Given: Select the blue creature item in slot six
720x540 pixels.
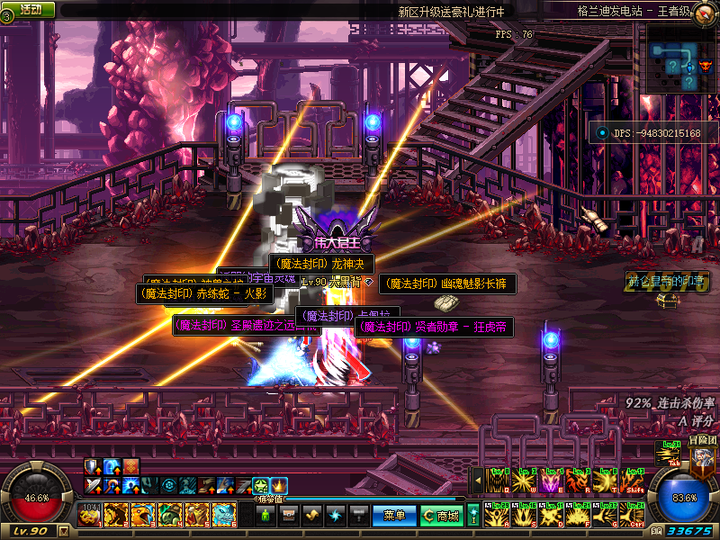Looking at the screenshot, I should click(x=224, y=515).
